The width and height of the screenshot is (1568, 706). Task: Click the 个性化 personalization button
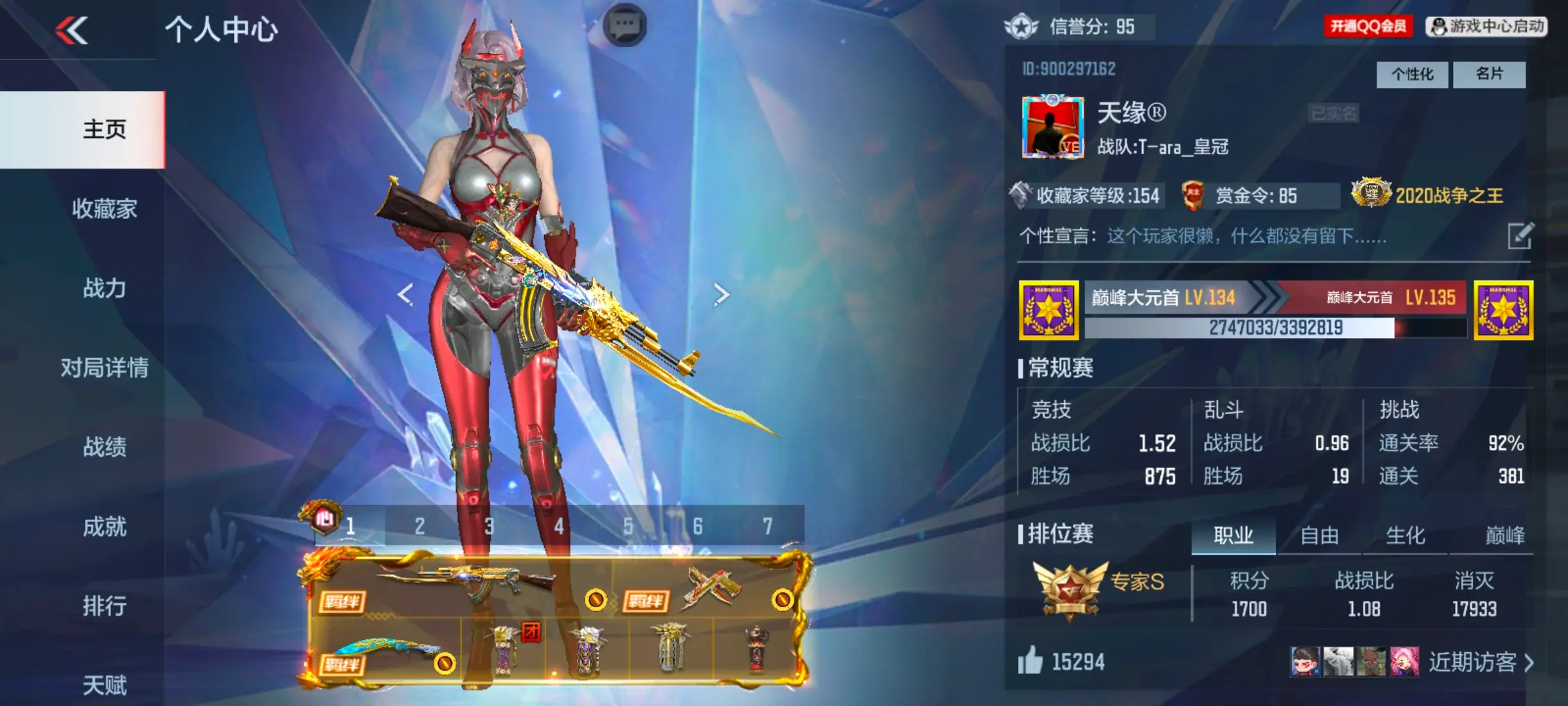coord(1412,75)
